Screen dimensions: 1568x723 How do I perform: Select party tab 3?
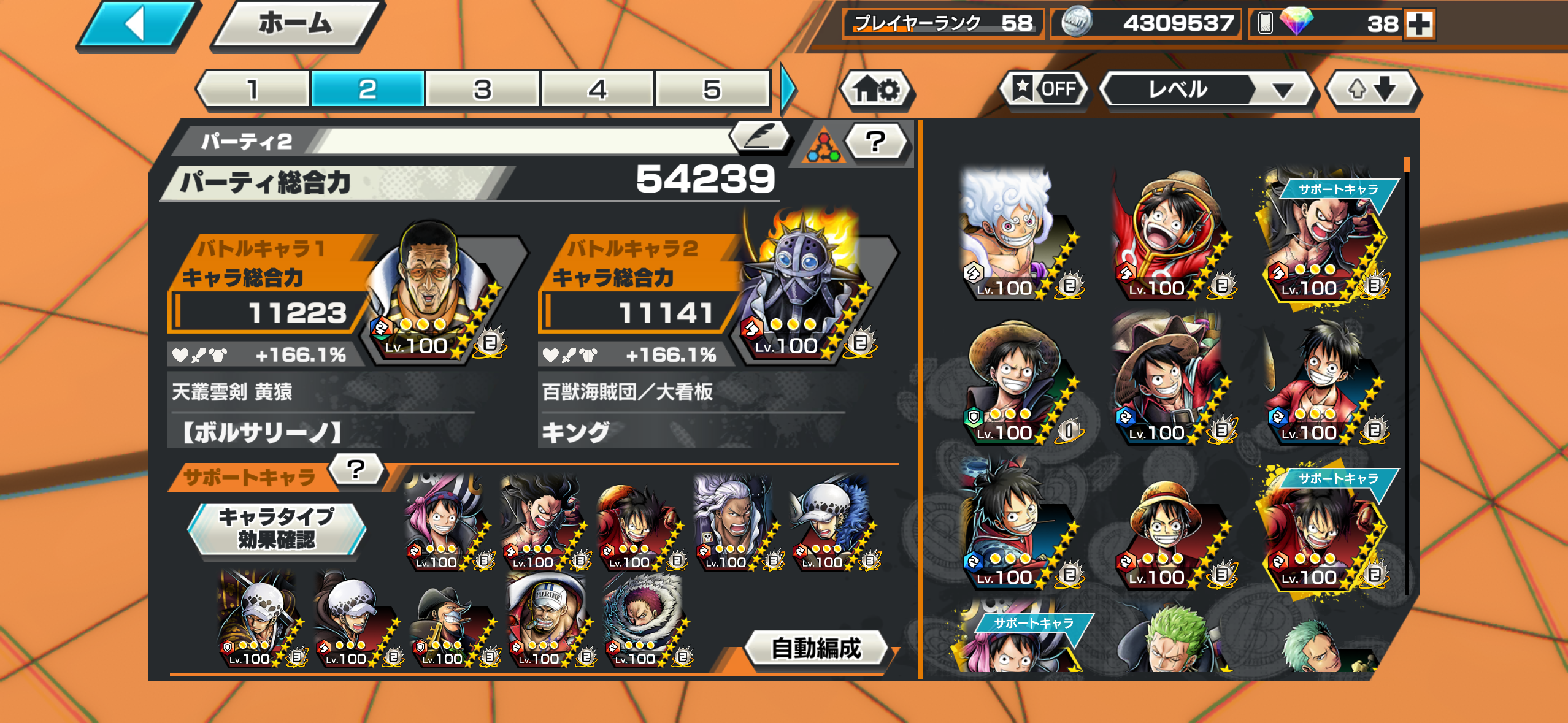482,90
